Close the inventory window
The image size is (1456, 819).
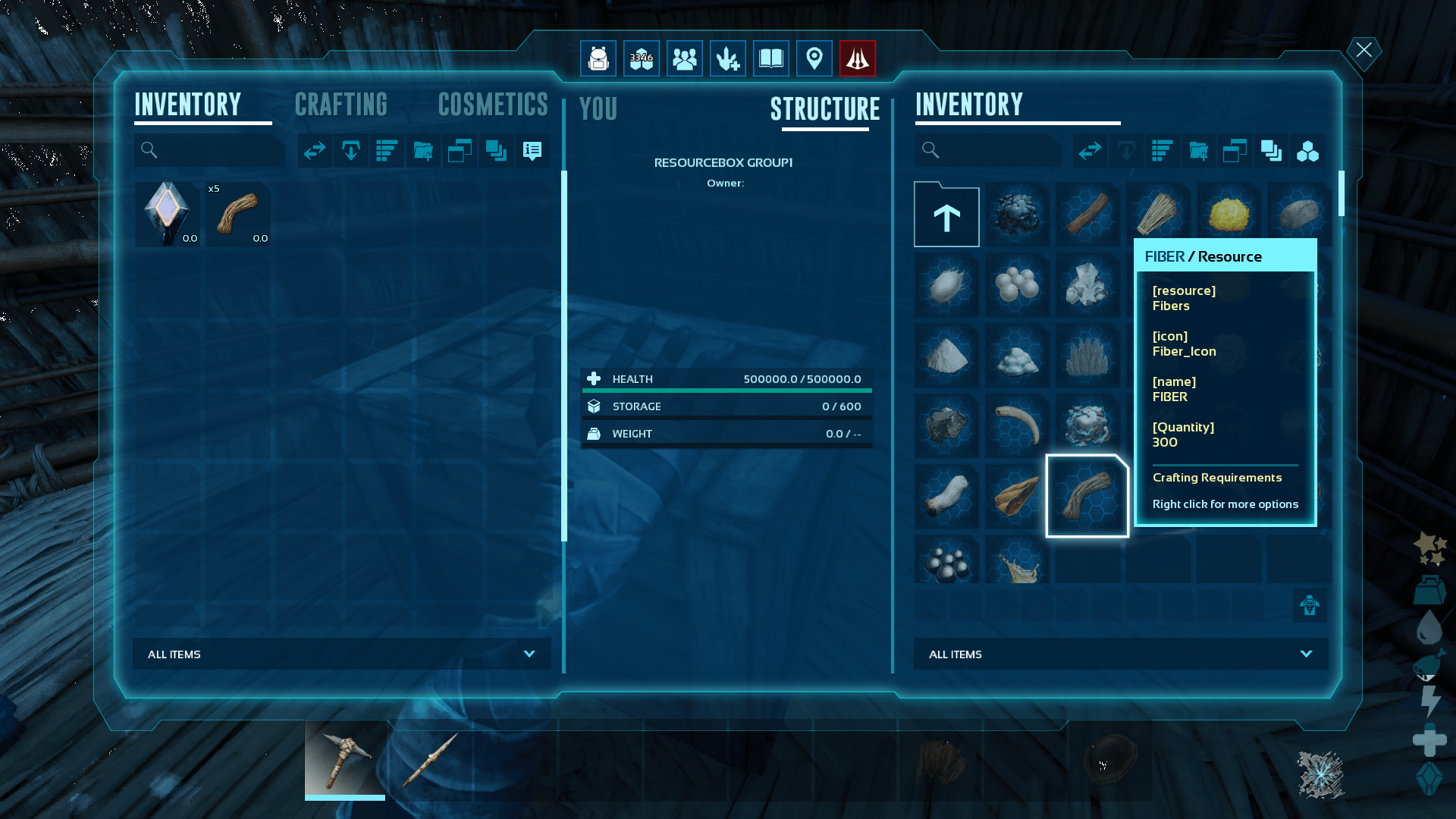tap(1363, 51)
